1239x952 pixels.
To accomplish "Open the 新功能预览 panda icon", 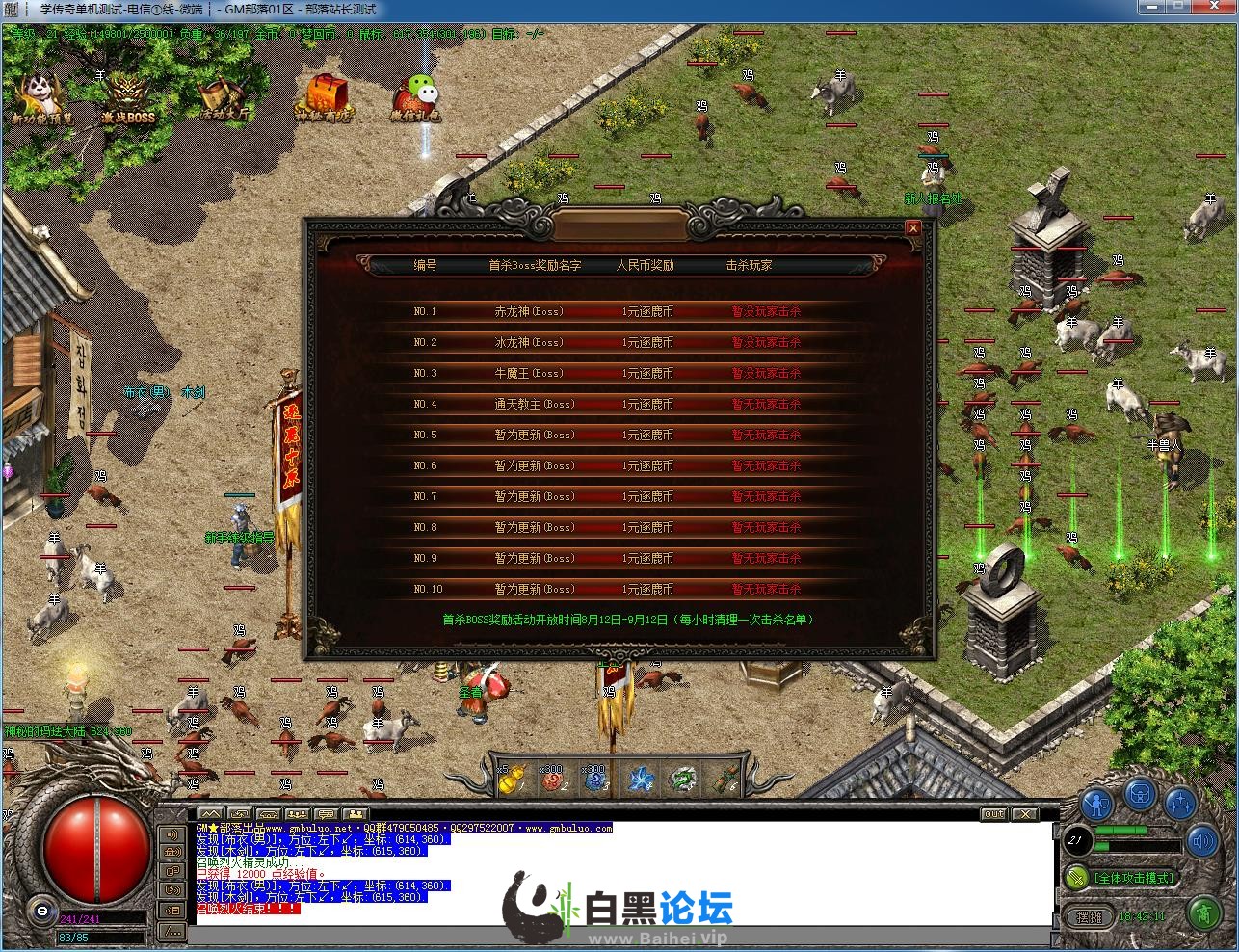I will pos(40,98).
